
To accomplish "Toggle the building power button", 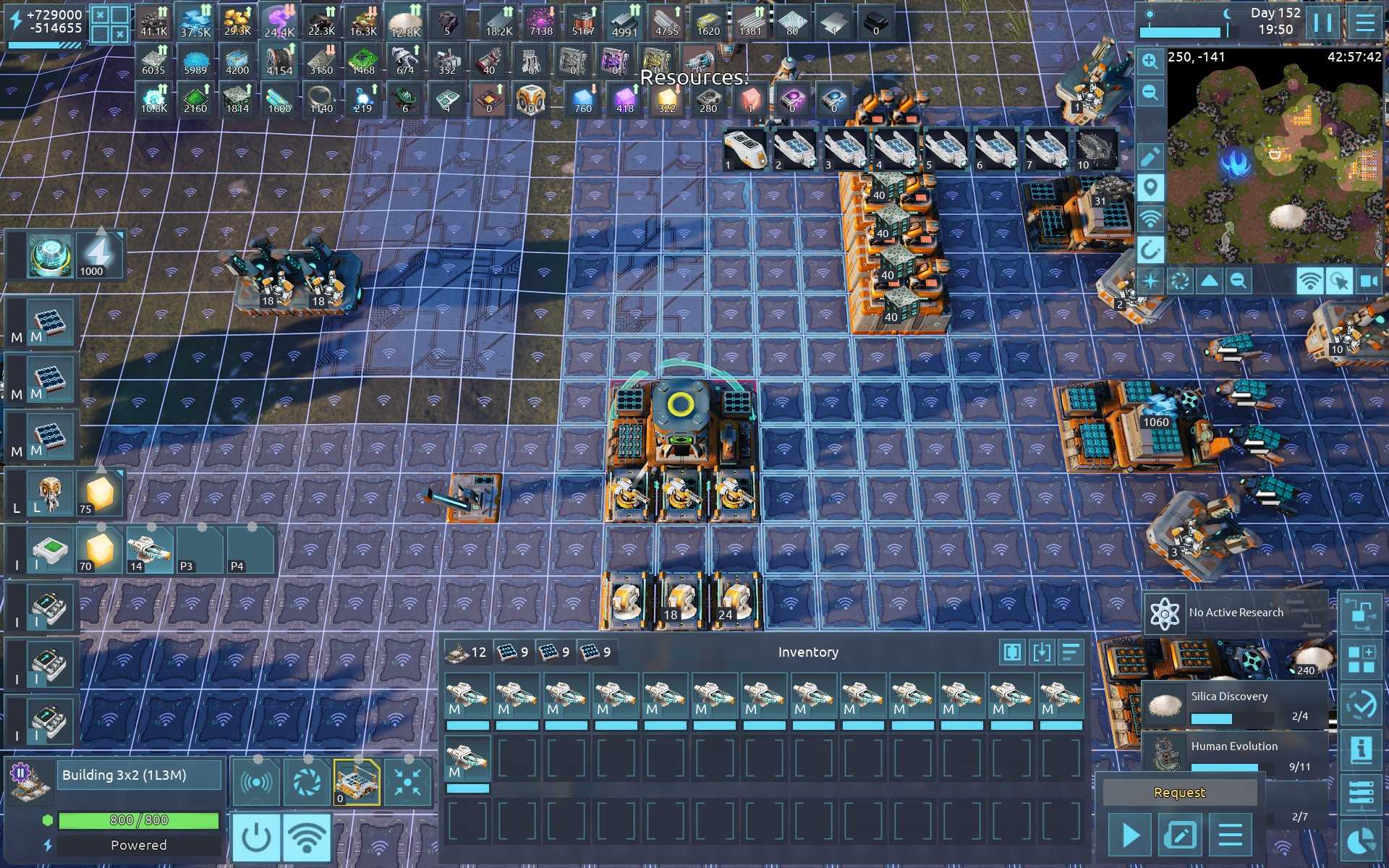I will (256, 838).
